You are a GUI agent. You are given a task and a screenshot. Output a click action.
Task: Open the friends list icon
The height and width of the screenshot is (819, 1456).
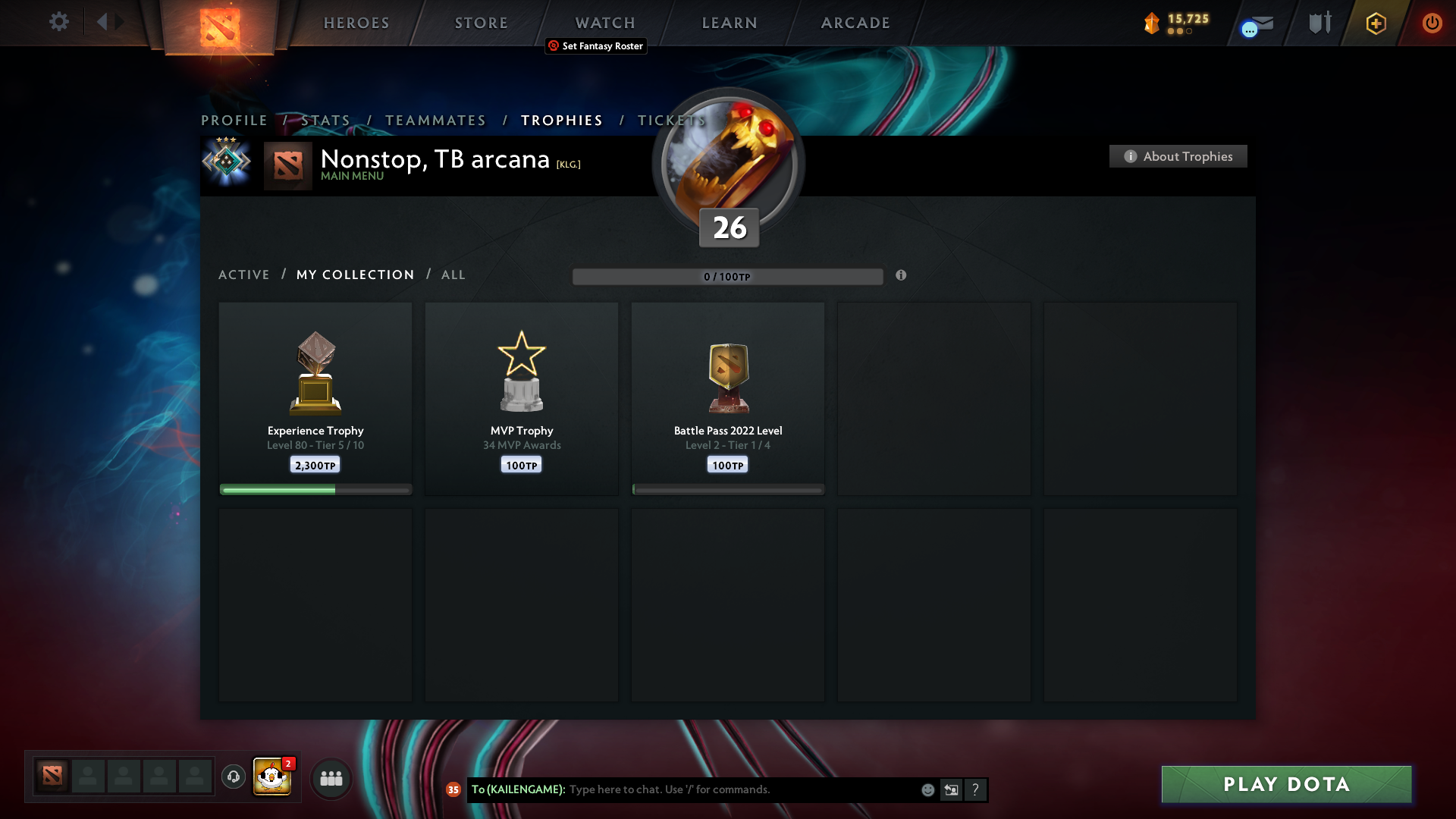click(x=331, y=778)
